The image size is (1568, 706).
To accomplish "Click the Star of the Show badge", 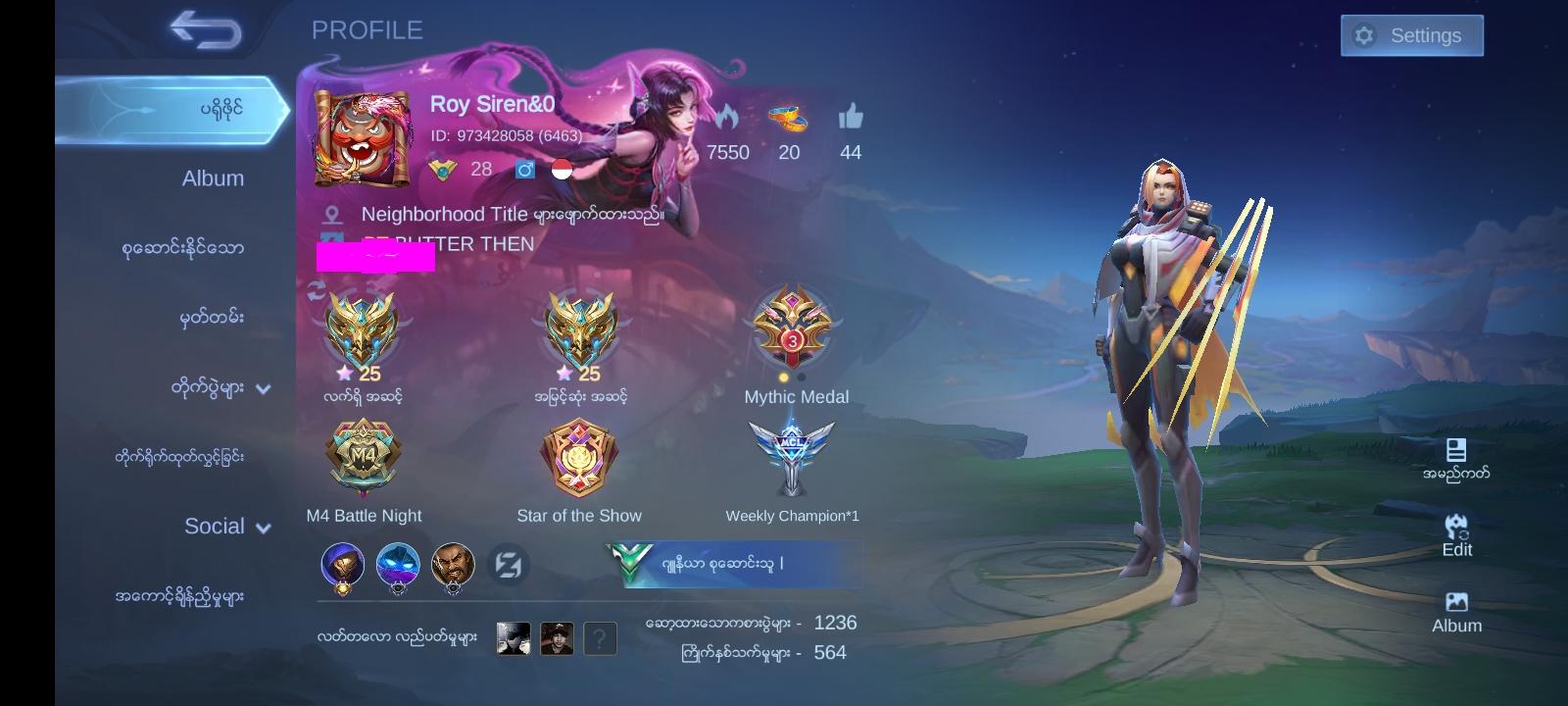I will tap(578, 456).
